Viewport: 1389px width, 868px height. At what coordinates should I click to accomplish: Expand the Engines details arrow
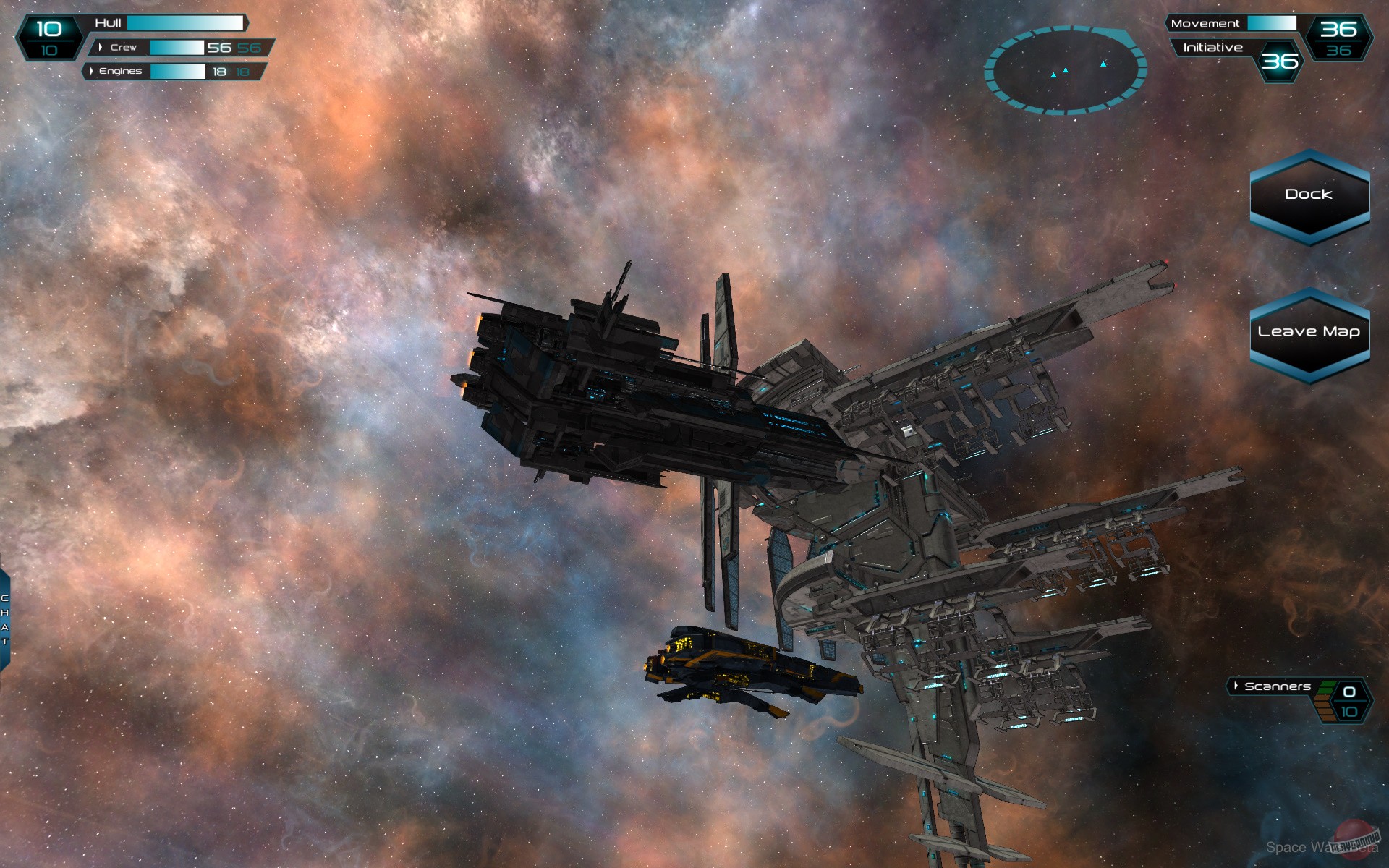[x=92, y=72]
